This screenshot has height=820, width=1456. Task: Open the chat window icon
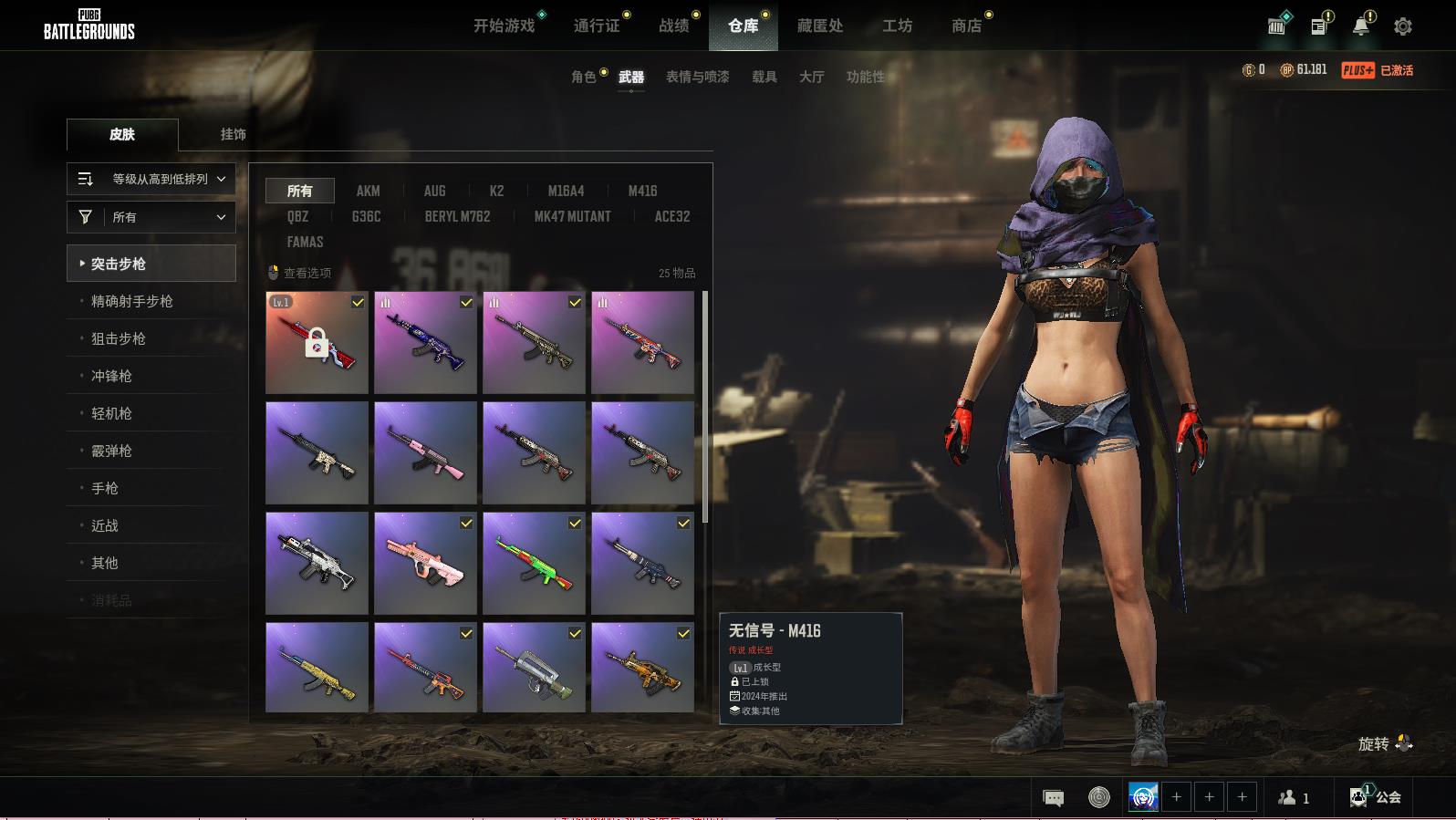tap(1053, 797)
